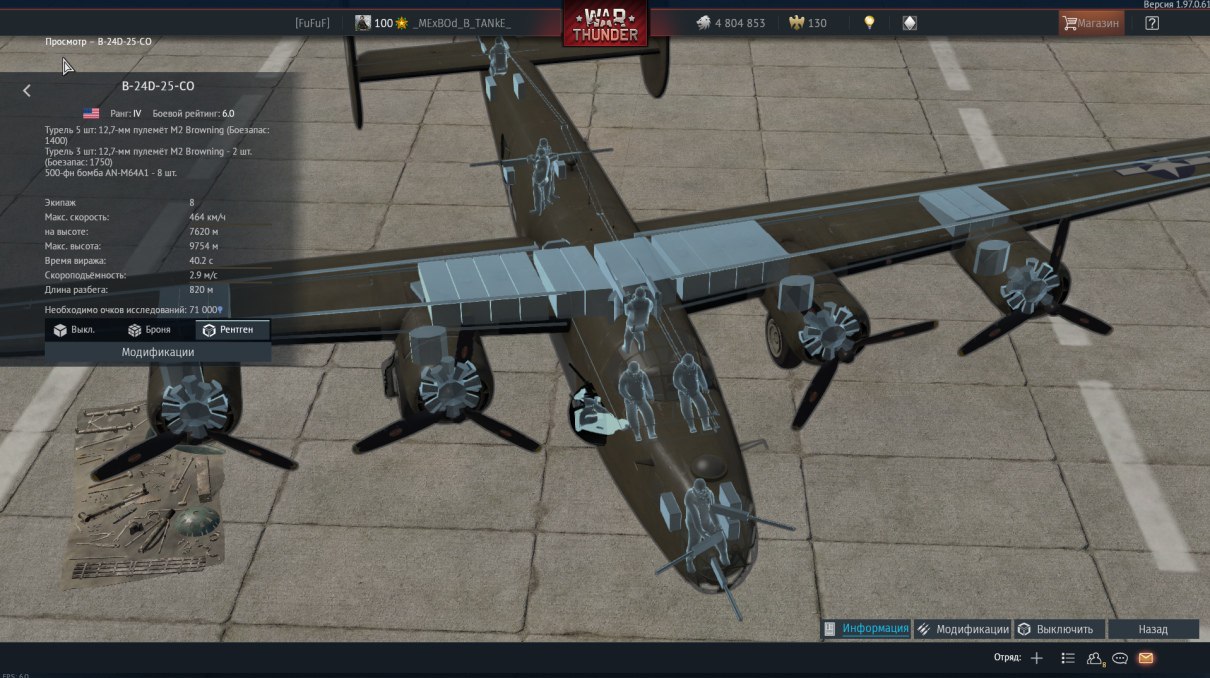Viewport: 1210px width, 678px height.
Task: Go back using the left arrow
Action: pos(27,90)
